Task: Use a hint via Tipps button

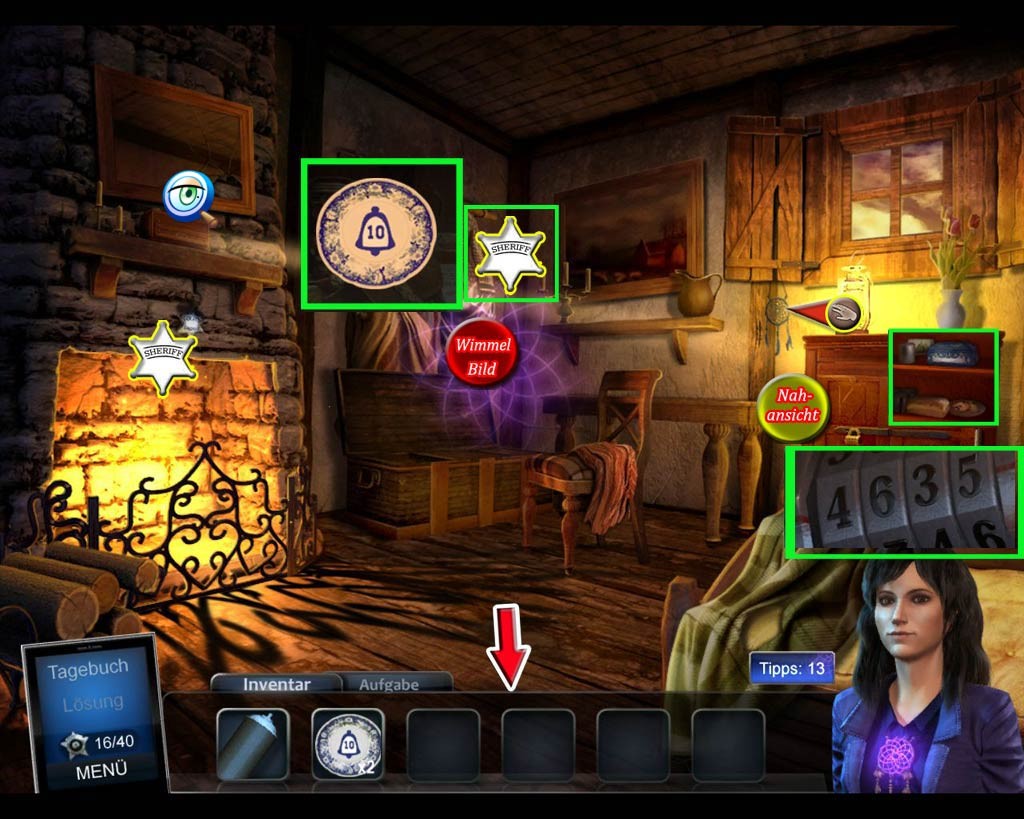Action: coord(791,668)
